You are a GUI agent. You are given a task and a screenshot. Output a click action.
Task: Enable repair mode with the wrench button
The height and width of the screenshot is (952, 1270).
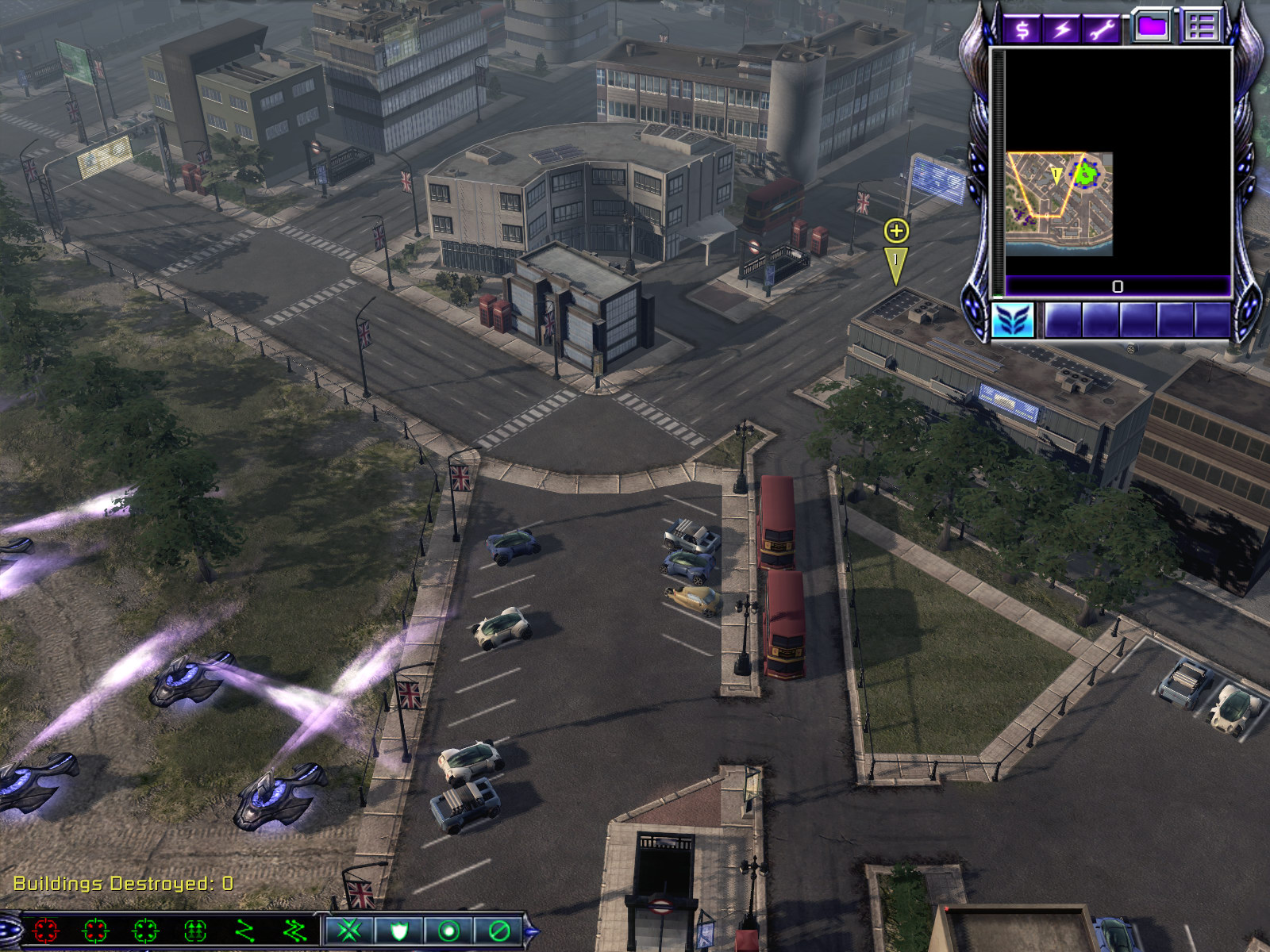tap(1102, 29)
